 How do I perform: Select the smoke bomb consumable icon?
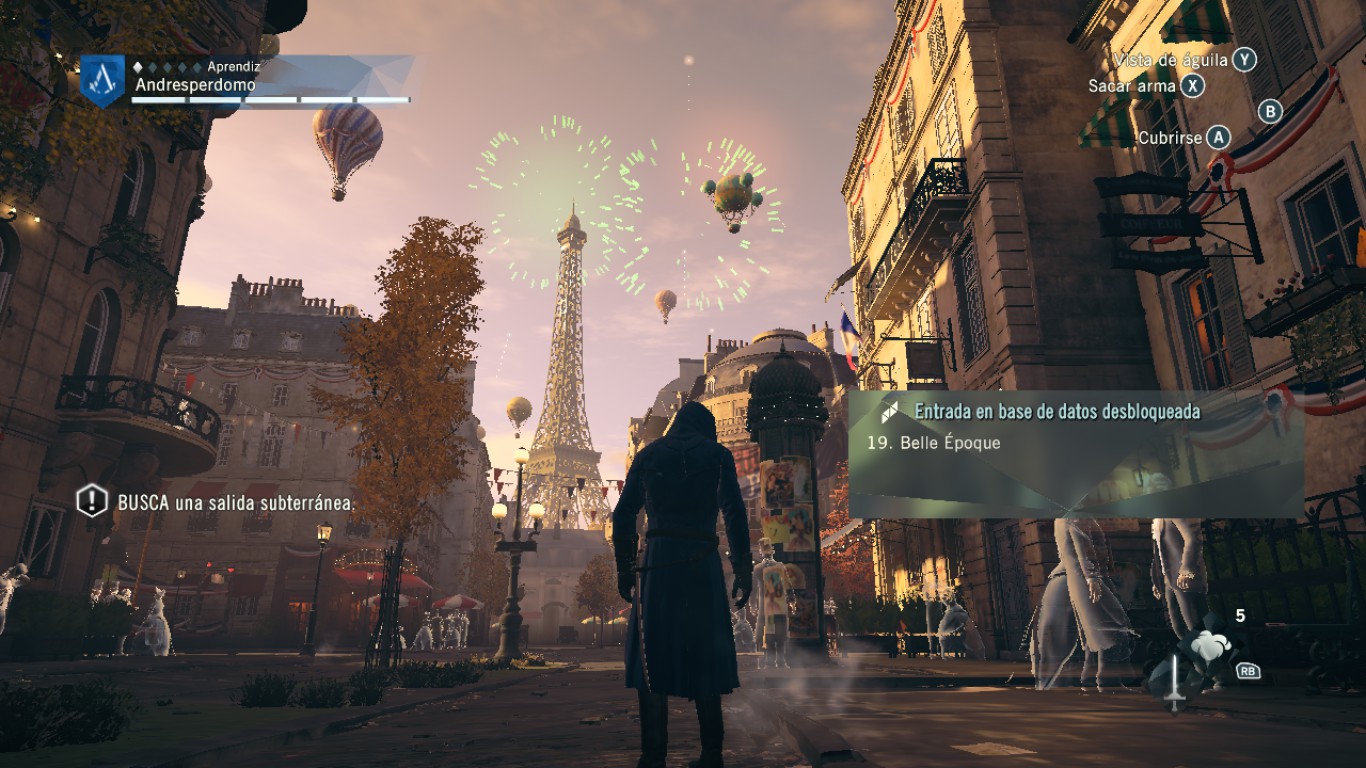tap(1208, 646)
